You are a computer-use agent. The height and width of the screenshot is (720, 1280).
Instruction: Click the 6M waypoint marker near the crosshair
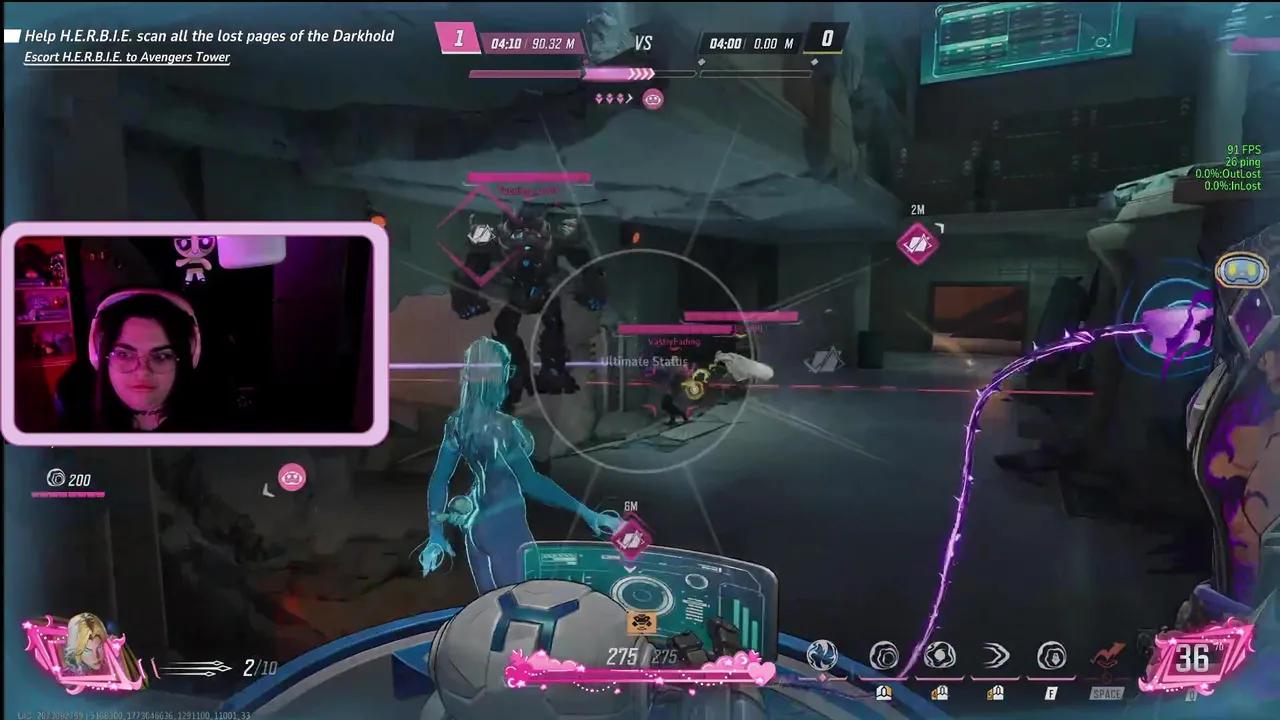click(x=630, y=537)
